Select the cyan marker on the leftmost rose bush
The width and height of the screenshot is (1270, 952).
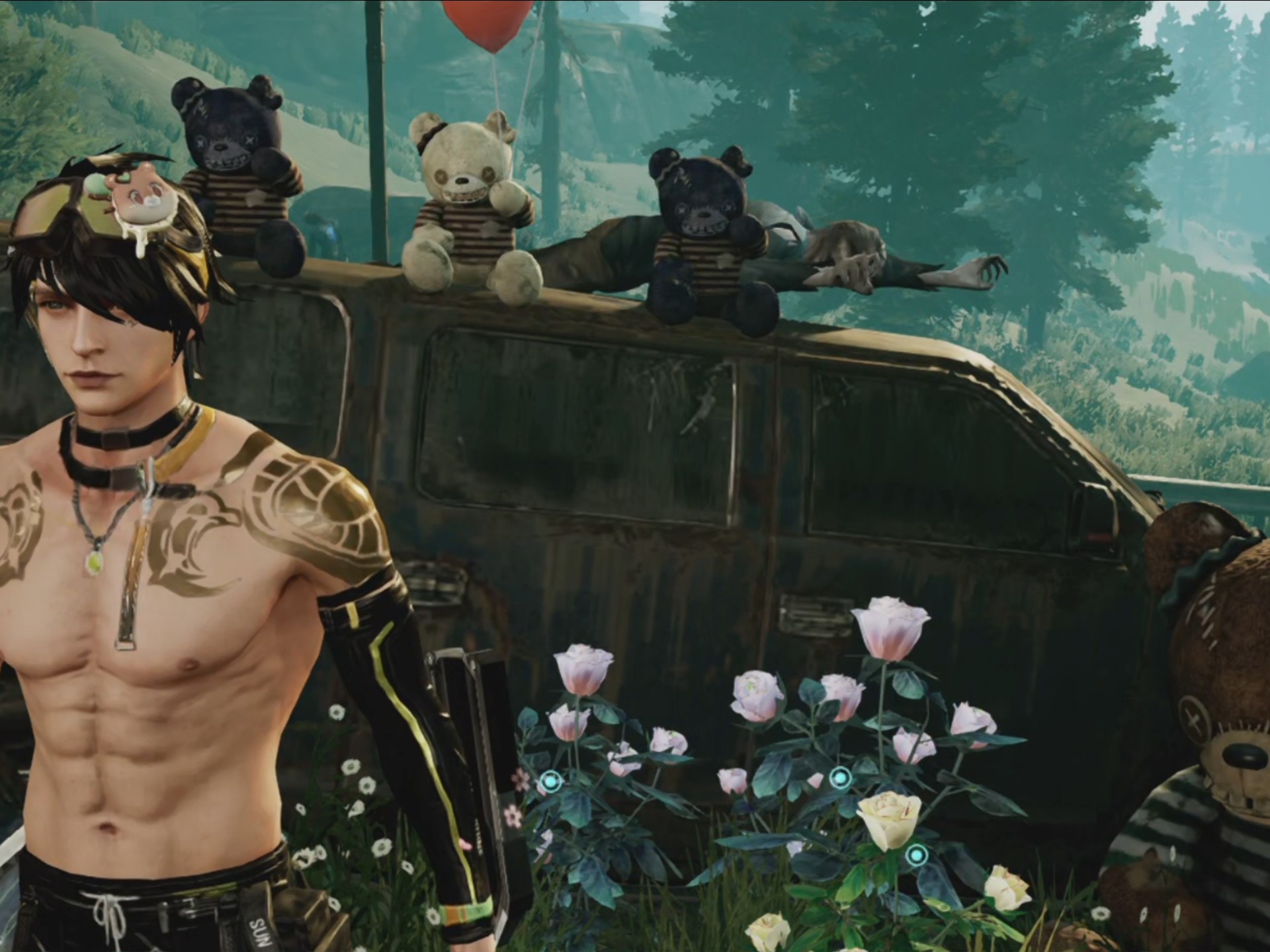pyautogui.click(x=550, y=783)
